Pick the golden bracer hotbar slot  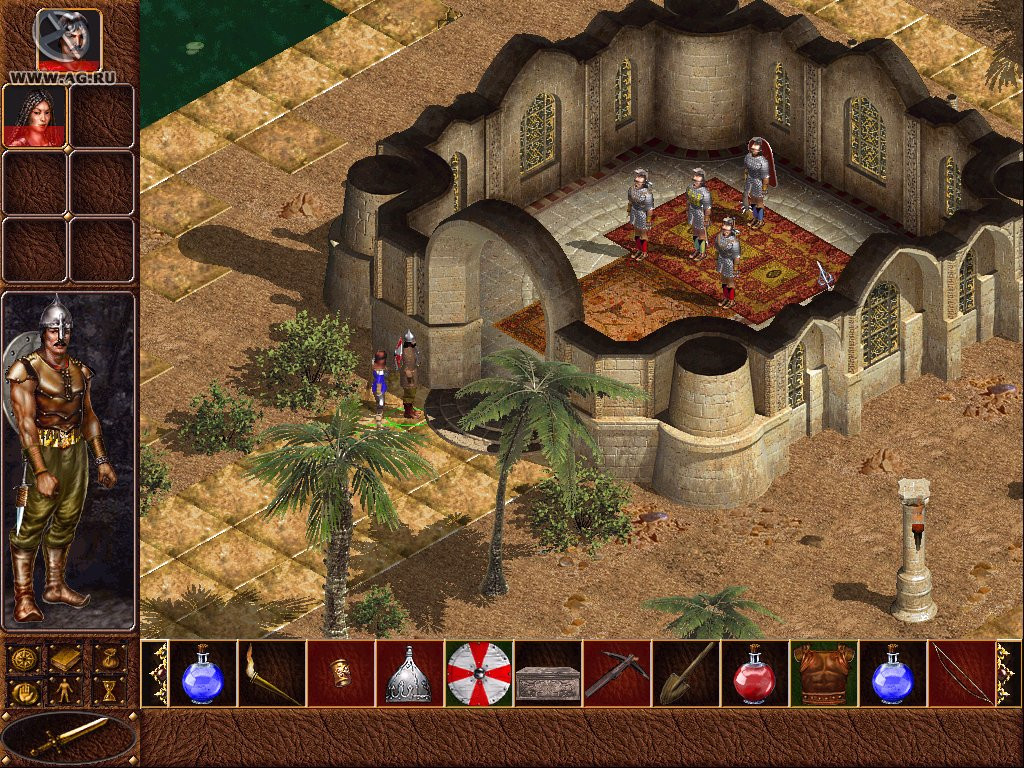tap(341, 674)
